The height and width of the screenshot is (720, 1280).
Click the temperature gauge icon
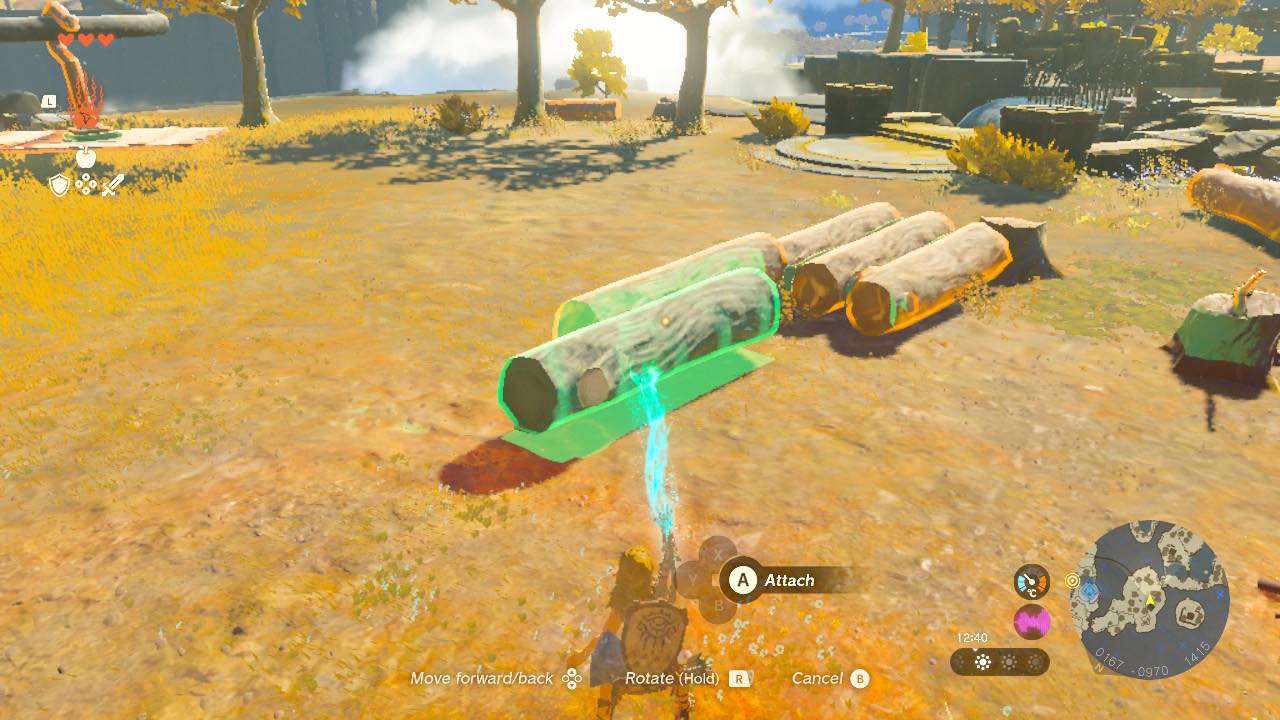click(1031, 582)
